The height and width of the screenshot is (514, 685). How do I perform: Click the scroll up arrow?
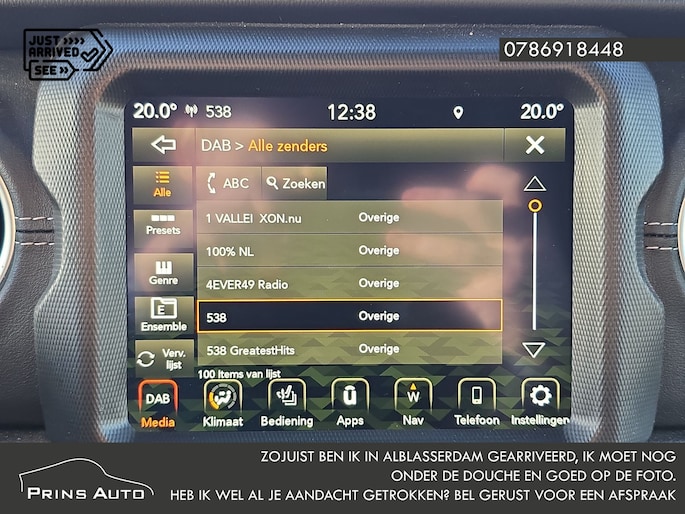point(535,183)
